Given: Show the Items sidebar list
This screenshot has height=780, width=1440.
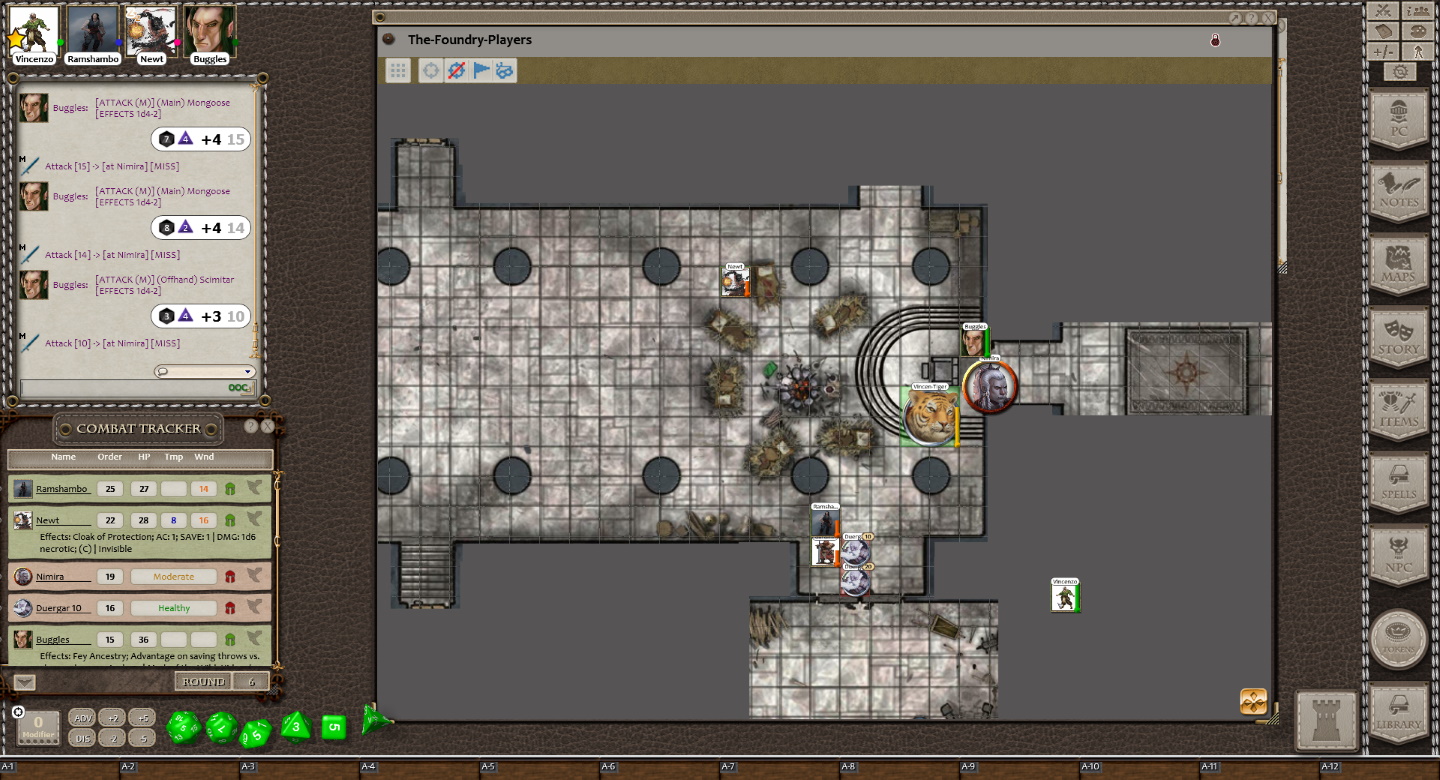Looking at the screenshot, I should coord(1399,410).
